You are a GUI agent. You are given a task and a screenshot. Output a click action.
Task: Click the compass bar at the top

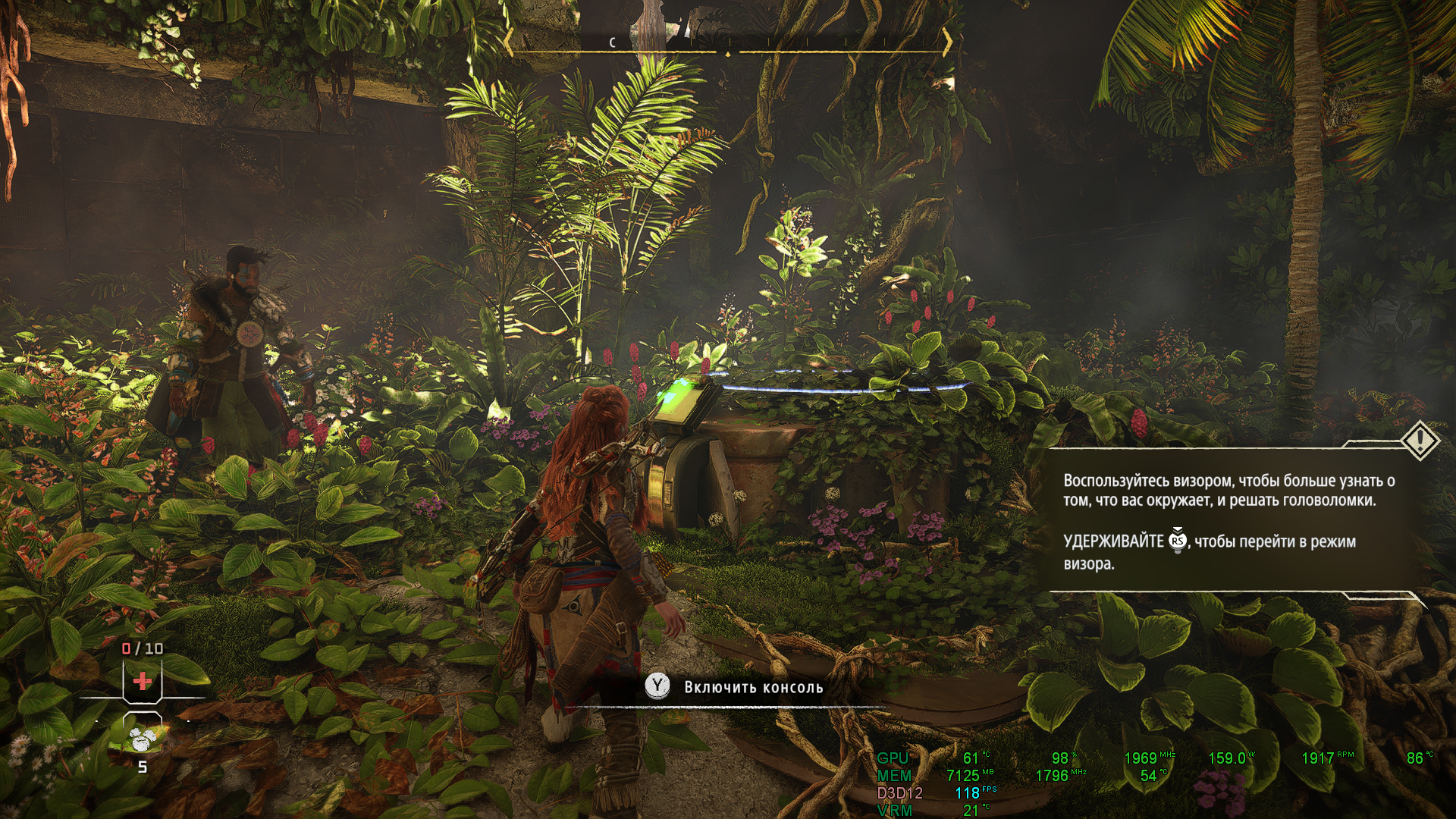coord(728,45)
